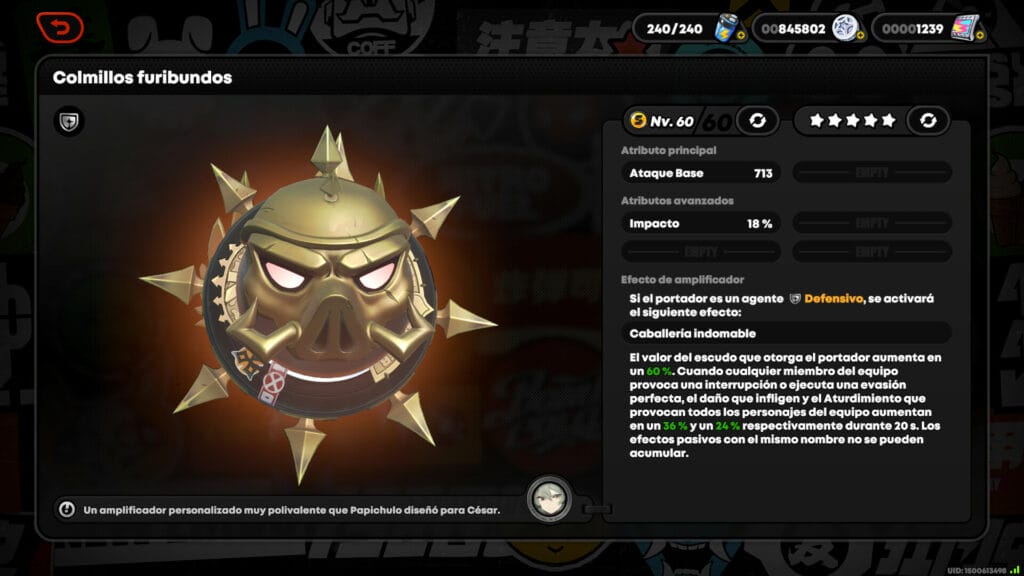Add more Dennies with the plus button
Screen dimensions: 1024x576
coord(860,36)
